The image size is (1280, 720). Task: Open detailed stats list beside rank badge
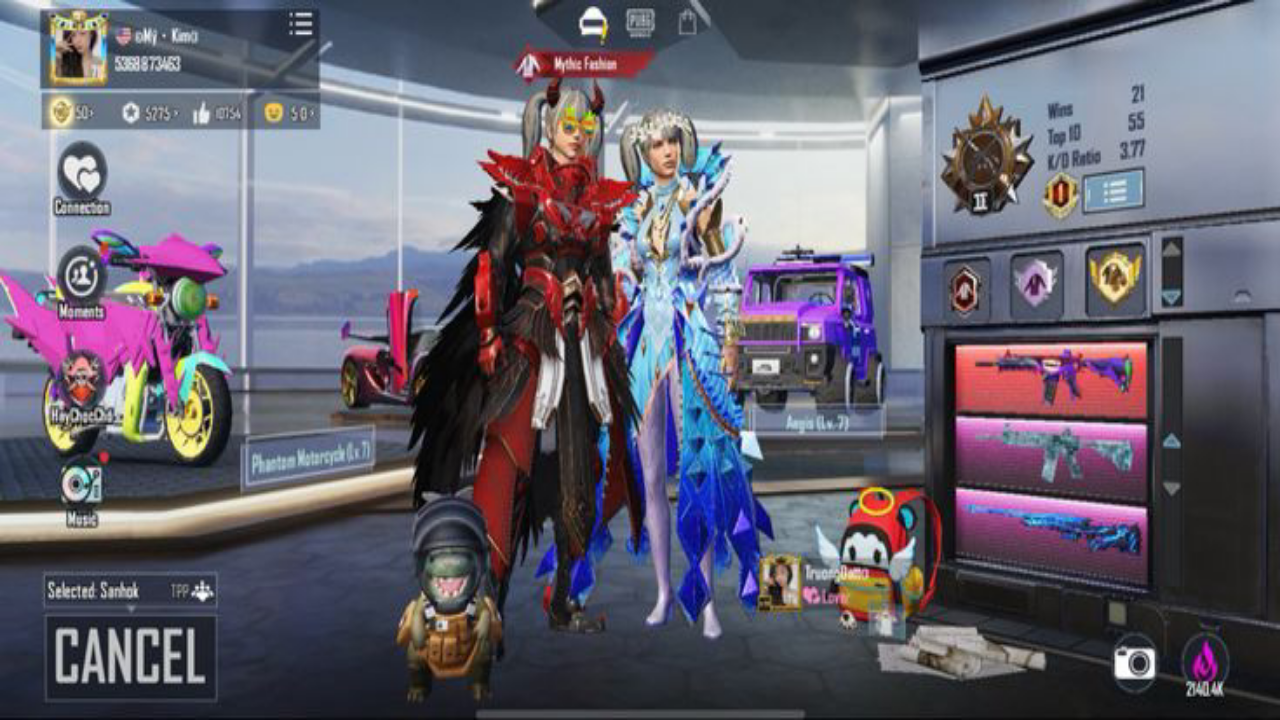tap(1113, 189)
